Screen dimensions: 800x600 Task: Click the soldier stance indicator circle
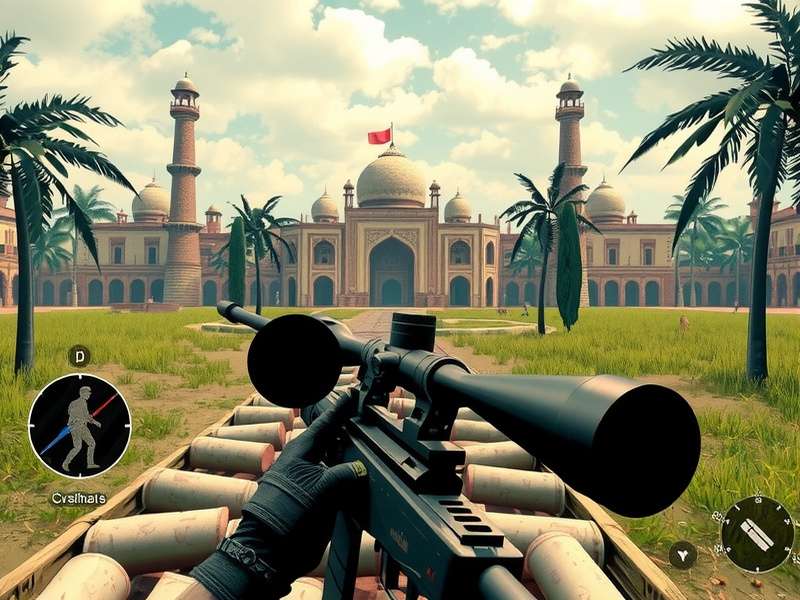pyautogui.click(x=80, y=426)
